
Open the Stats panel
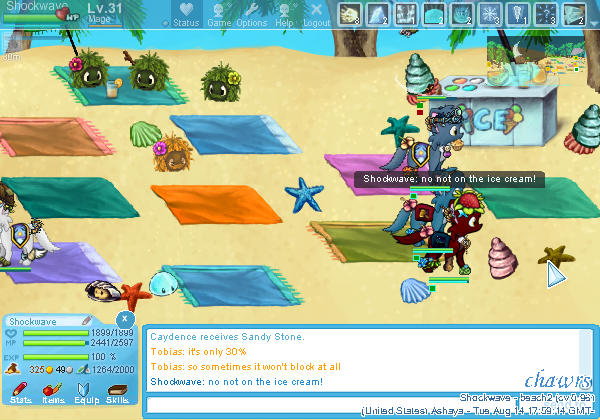[x=20, y=390]
